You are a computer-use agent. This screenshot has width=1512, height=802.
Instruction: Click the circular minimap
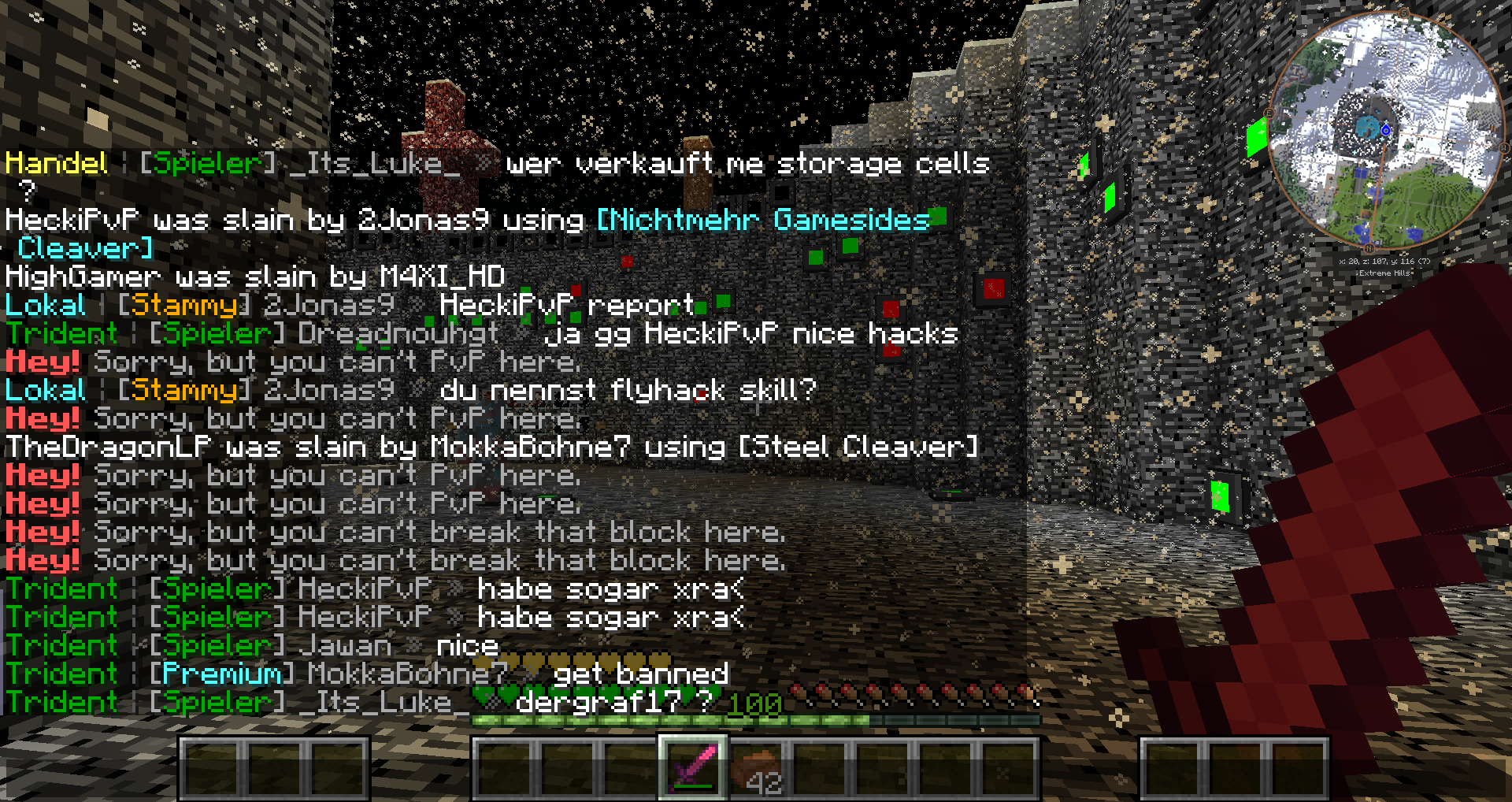click(1384, 131)
